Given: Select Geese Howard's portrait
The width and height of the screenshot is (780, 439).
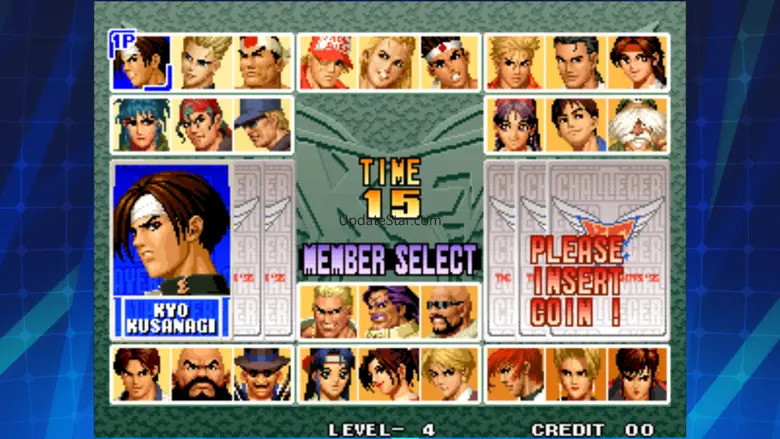Looking at the screenshot, I should pos(327,312).
